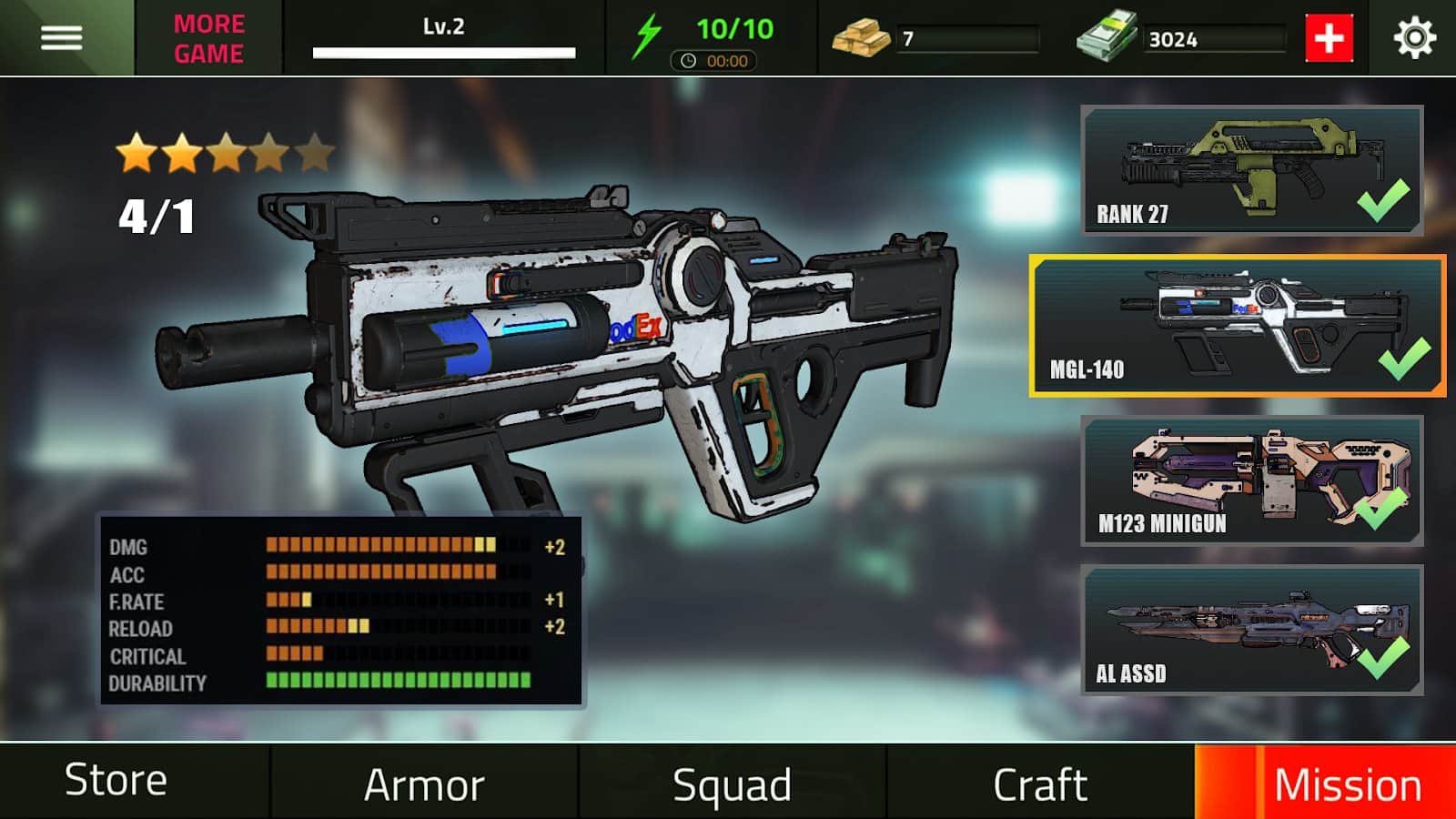Add cash with the red plus button

(1329, 38)
